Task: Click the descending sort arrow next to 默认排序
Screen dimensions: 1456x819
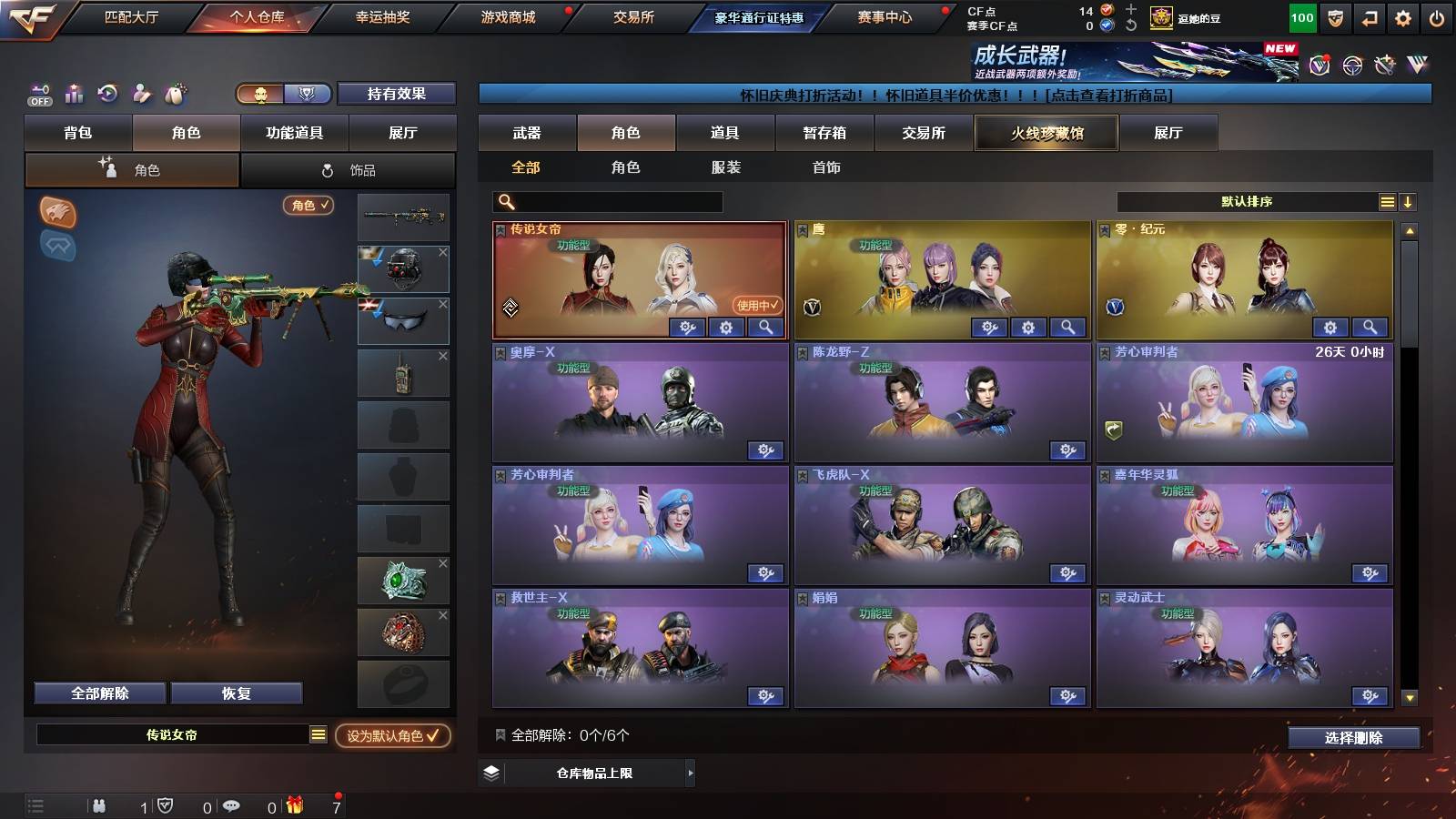Action: [1409, 201]
